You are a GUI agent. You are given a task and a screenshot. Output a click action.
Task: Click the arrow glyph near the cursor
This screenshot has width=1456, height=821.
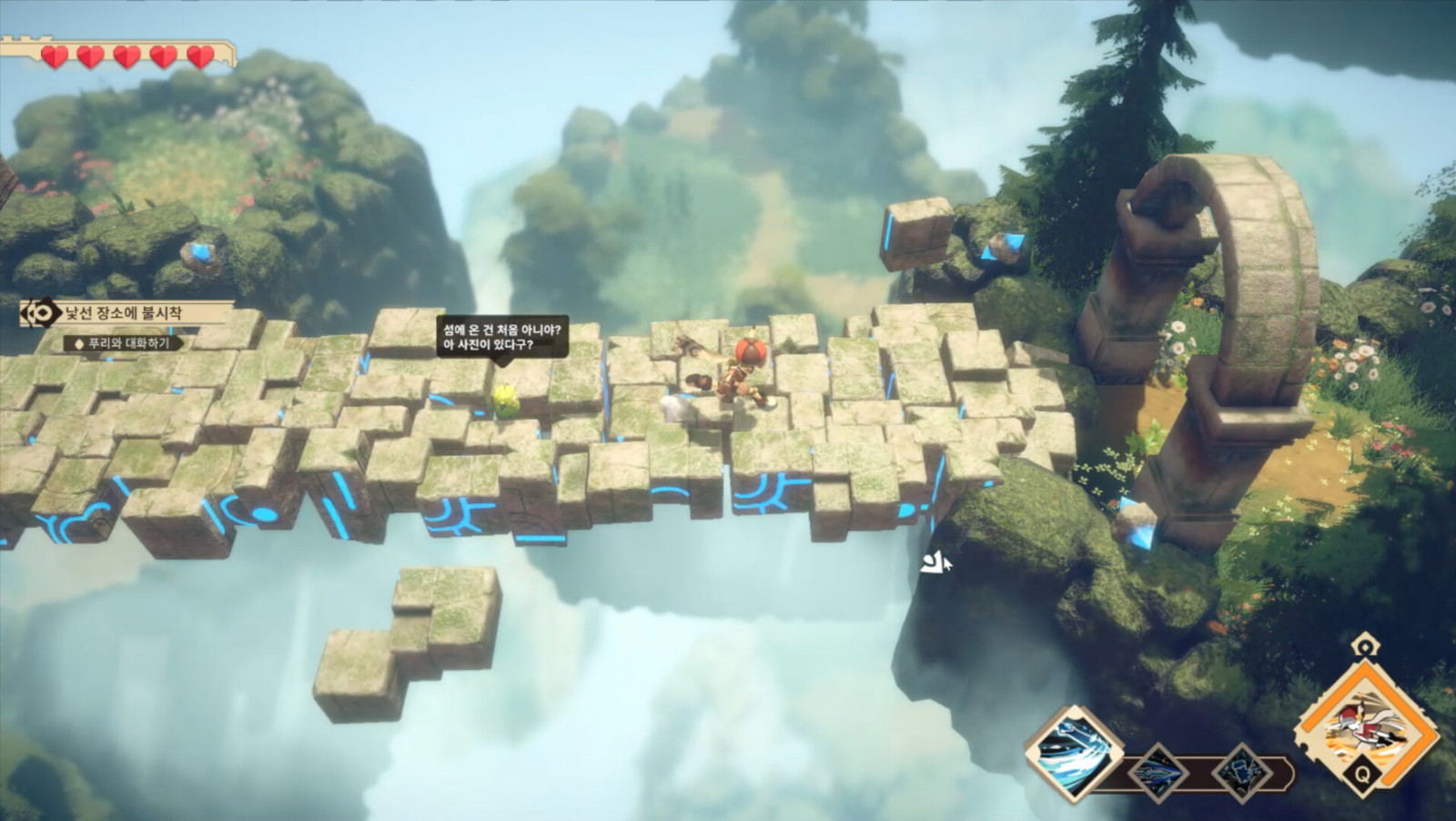(x=929, y=563)
